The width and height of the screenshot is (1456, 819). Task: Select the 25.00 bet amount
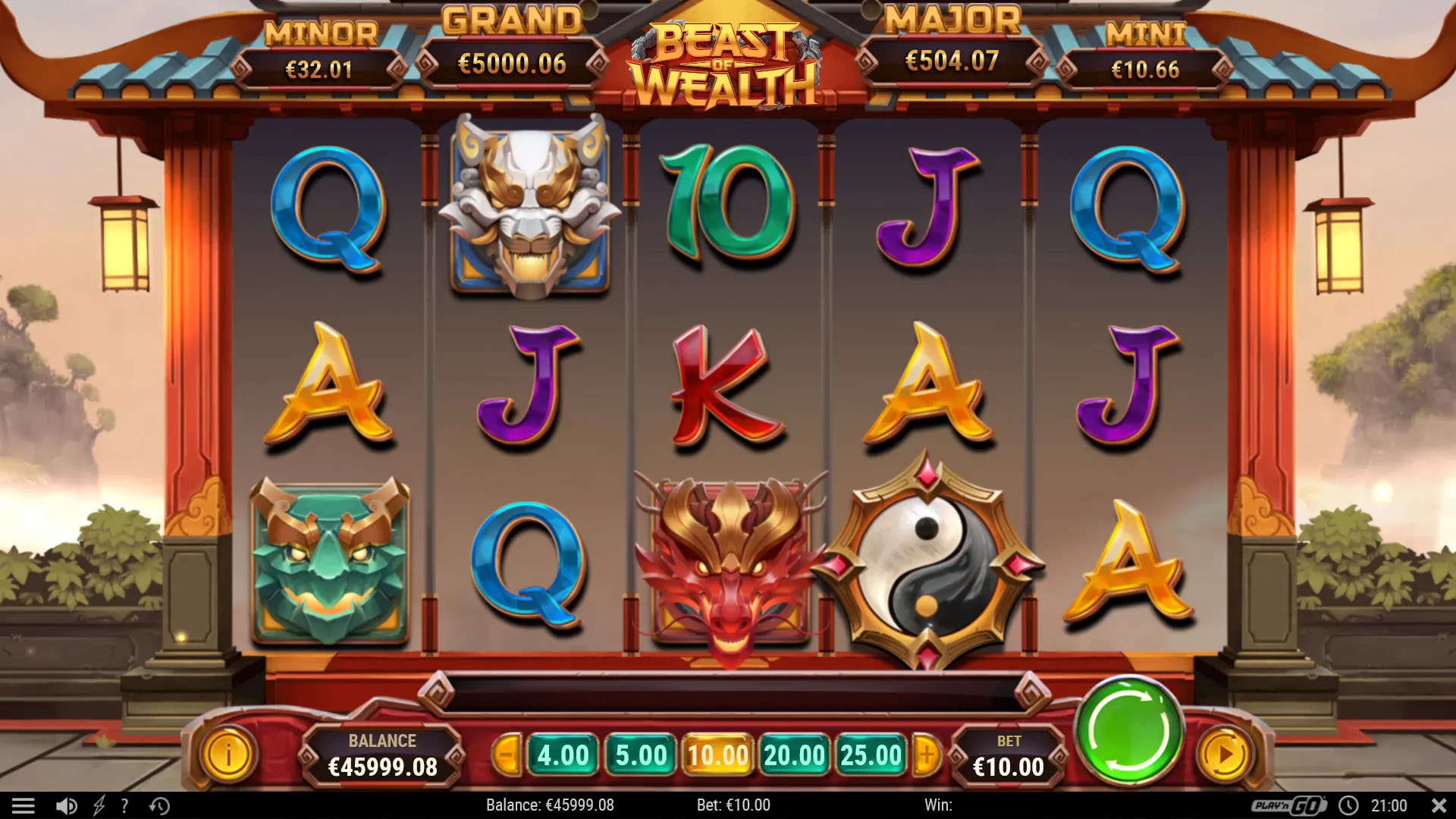tap(871, 755)
